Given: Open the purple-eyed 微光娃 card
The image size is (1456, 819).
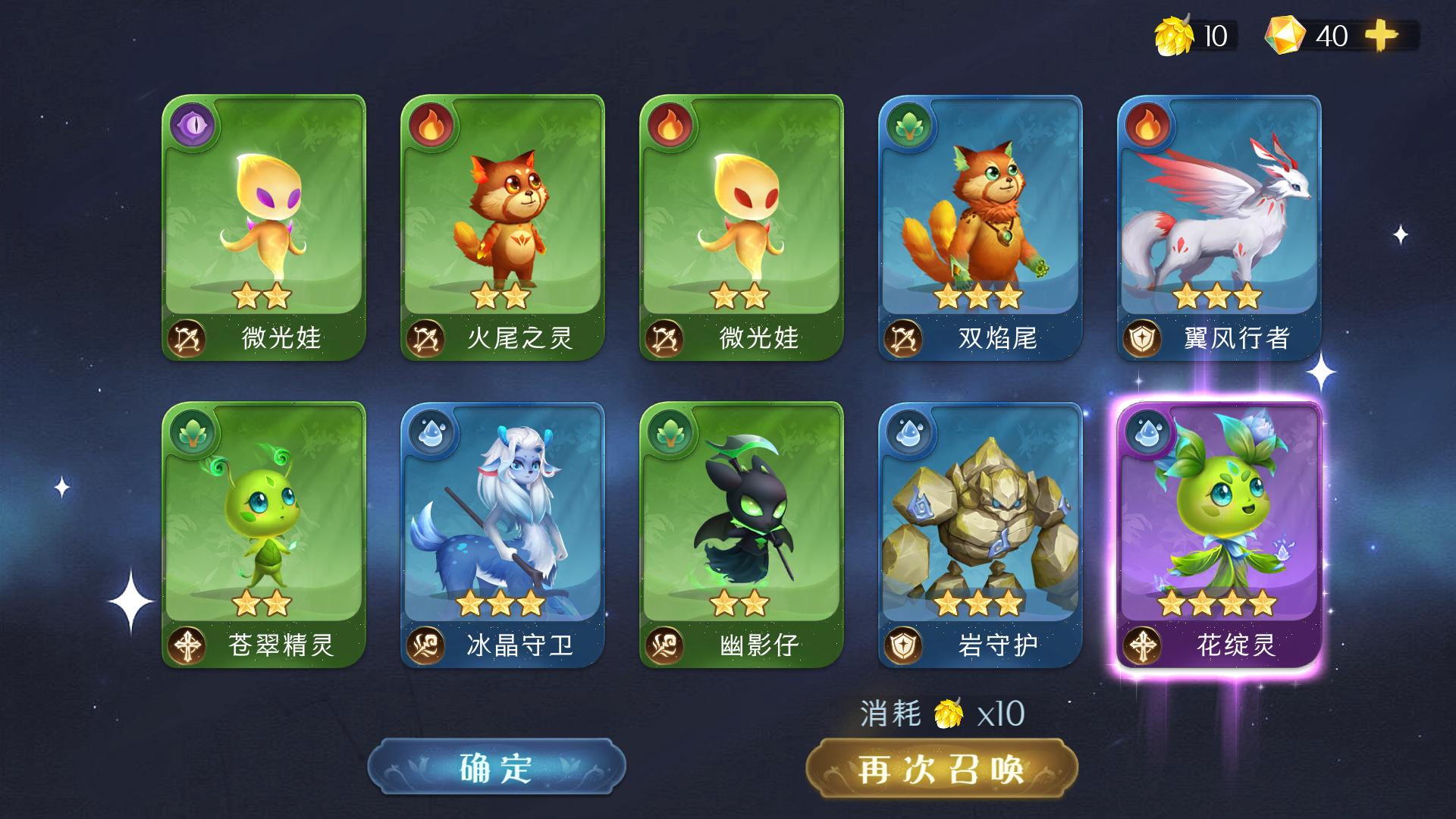Looking at the screenshot, I should [264, 227].
